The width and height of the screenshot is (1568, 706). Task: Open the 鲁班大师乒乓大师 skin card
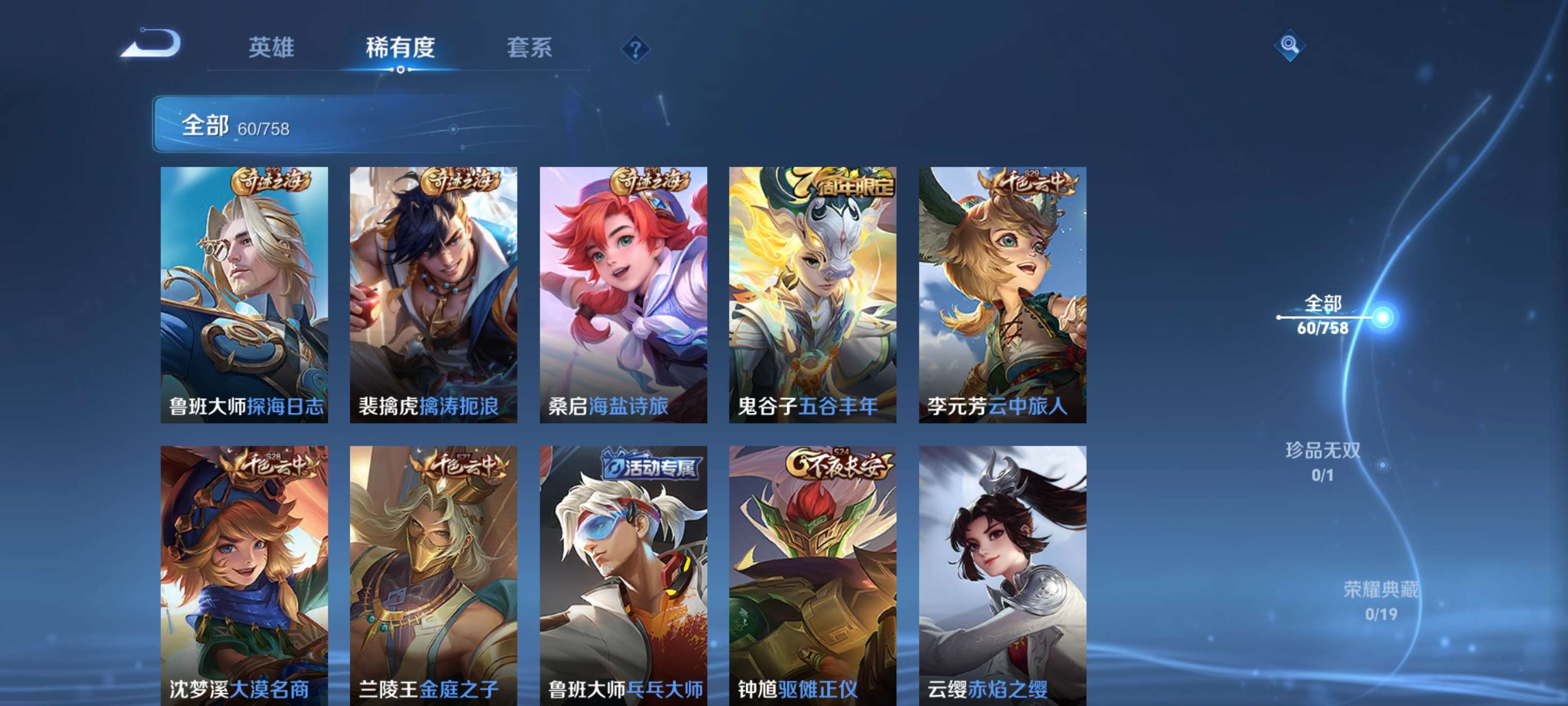pyautogui.click(x=623, y=570)
